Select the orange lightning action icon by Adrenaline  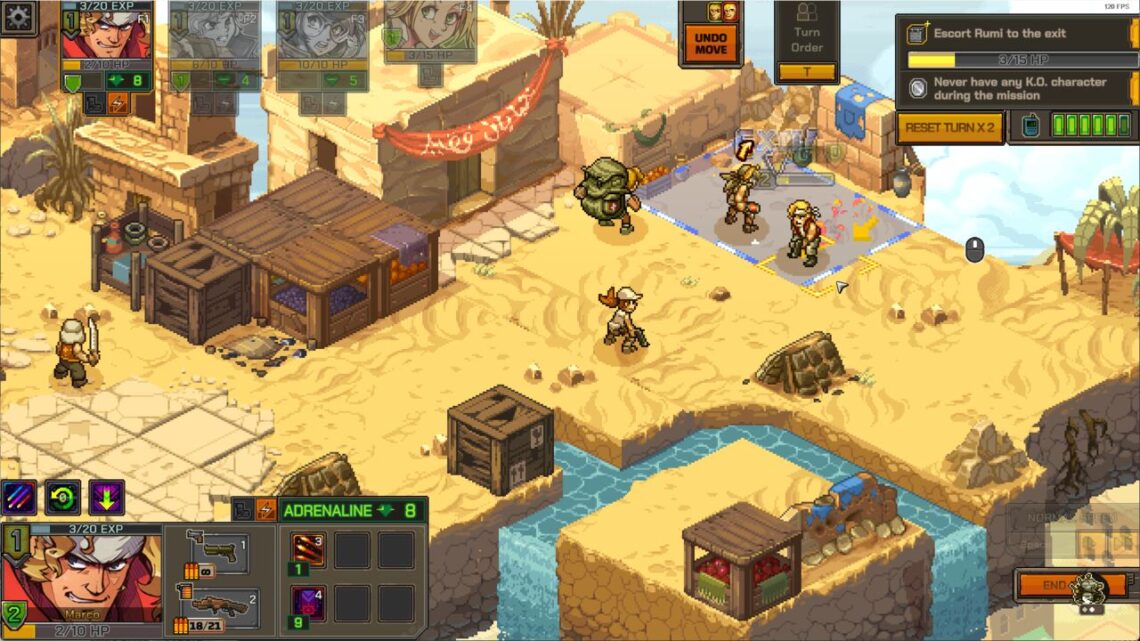point(266,510)
